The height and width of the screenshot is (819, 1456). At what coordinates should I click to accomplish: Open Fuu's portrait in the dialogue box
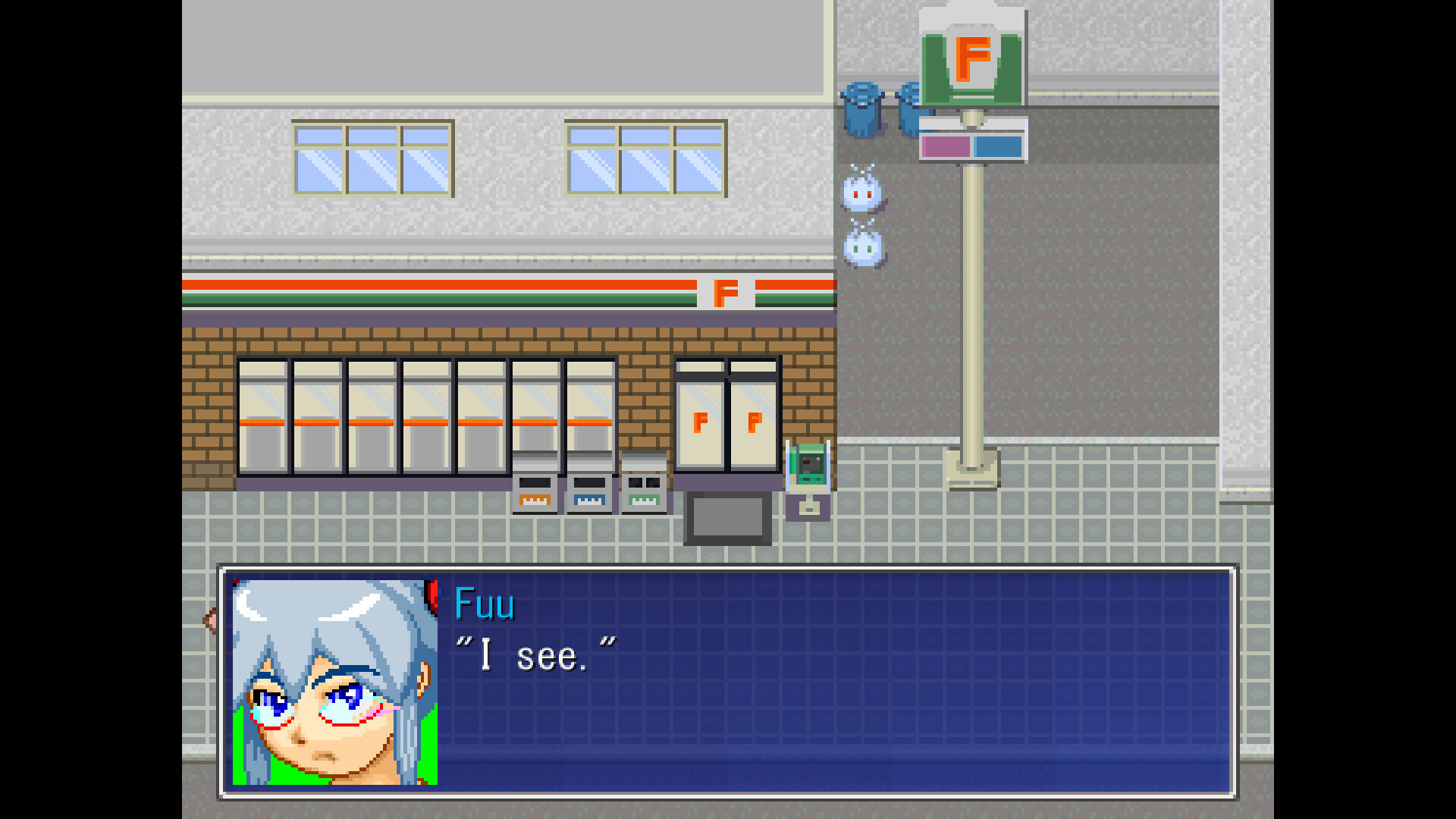336,682
